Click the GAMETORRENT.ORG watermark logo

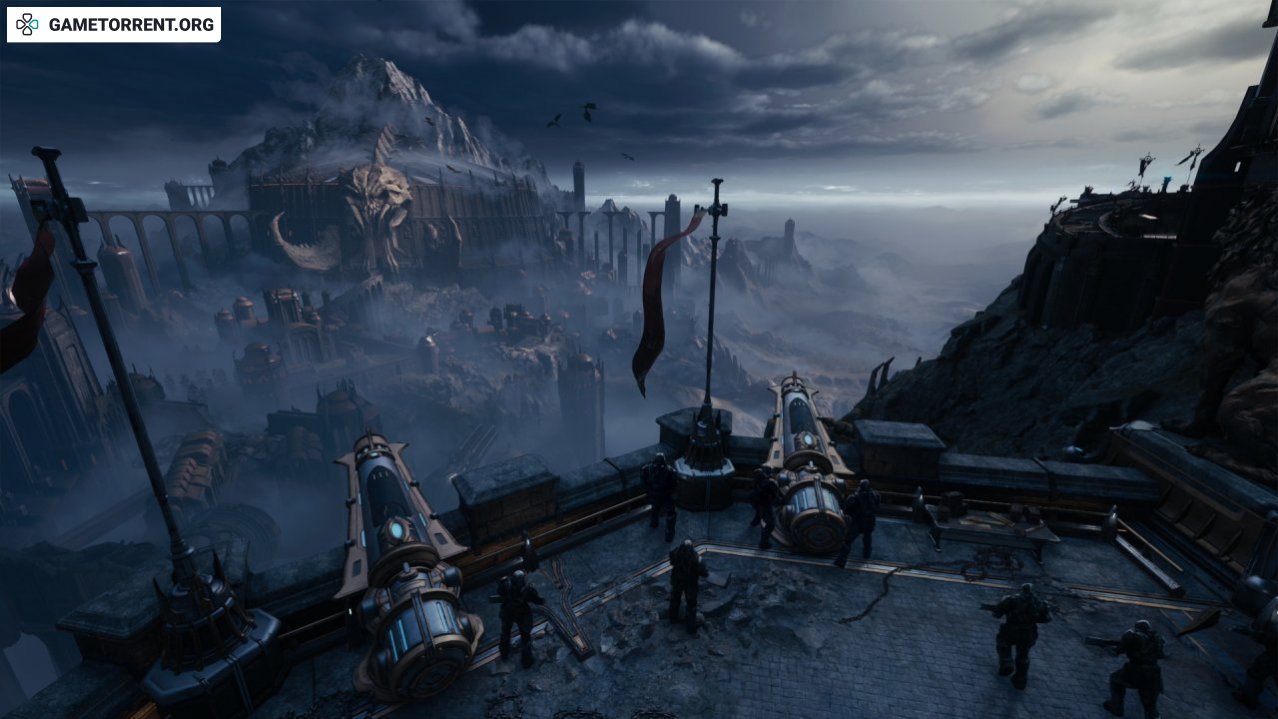coord(113,25)
